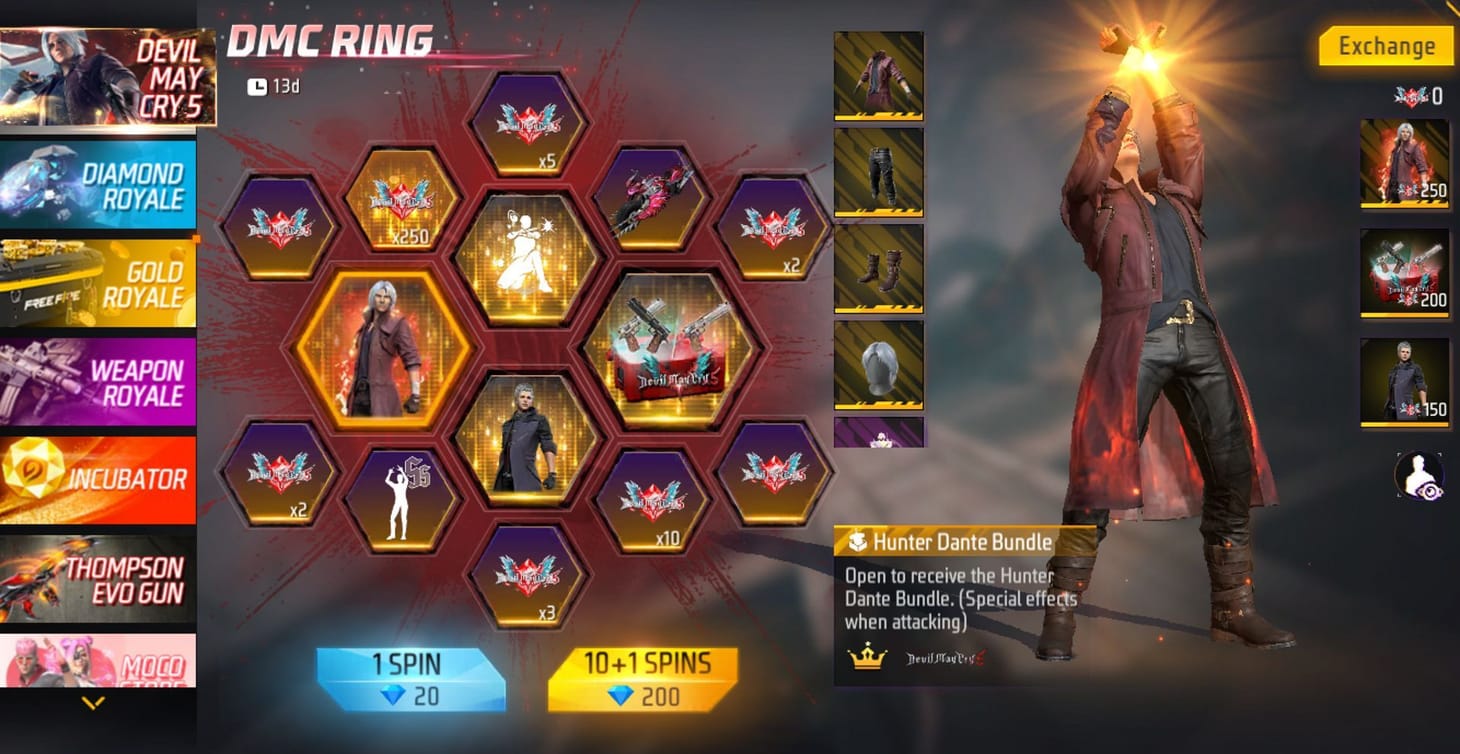Click the Exchange button

[1386, 45]
